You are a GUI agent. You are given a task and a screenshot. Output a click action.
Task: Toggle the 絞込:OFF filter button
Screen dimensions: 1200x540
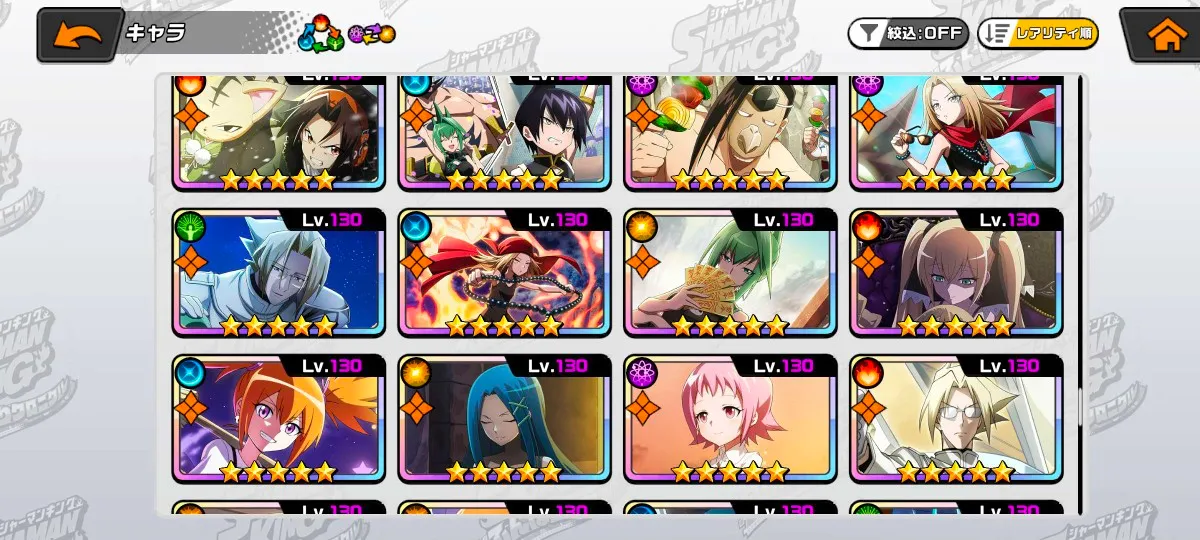[x=907, y=33]
